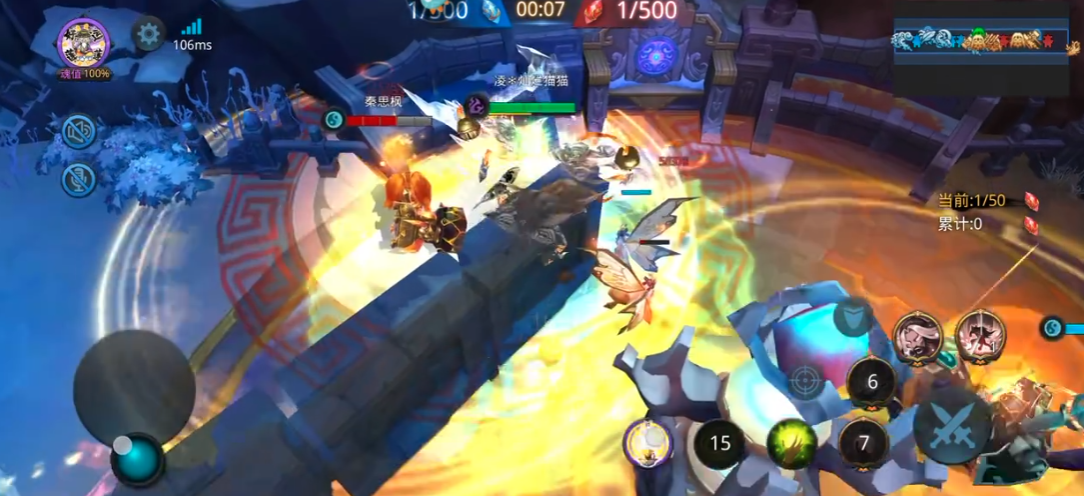Select the dark-haired hero portrait skill

[x=980, y=336]
